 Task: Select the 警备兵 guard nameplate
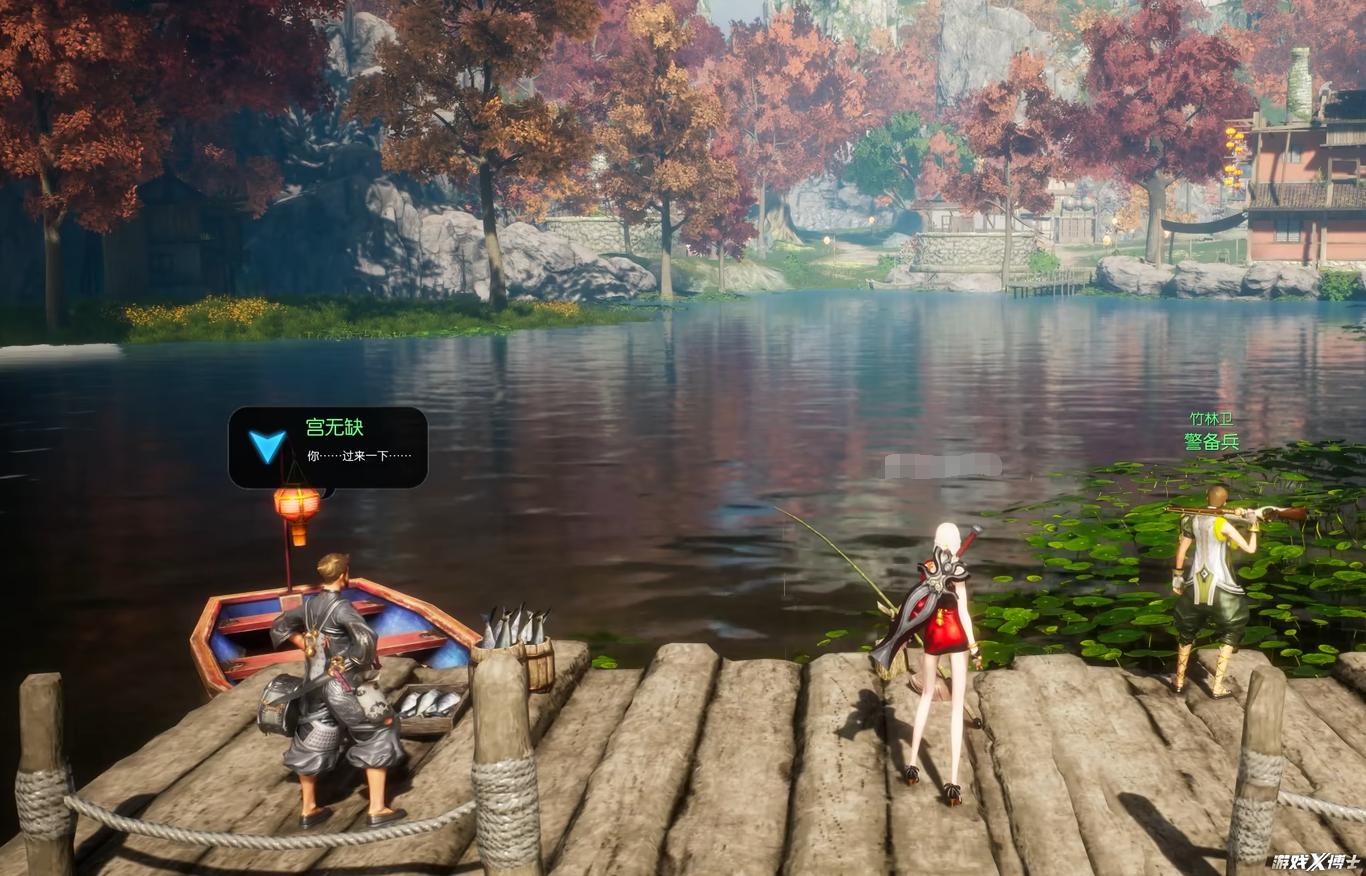[1211, 441]
